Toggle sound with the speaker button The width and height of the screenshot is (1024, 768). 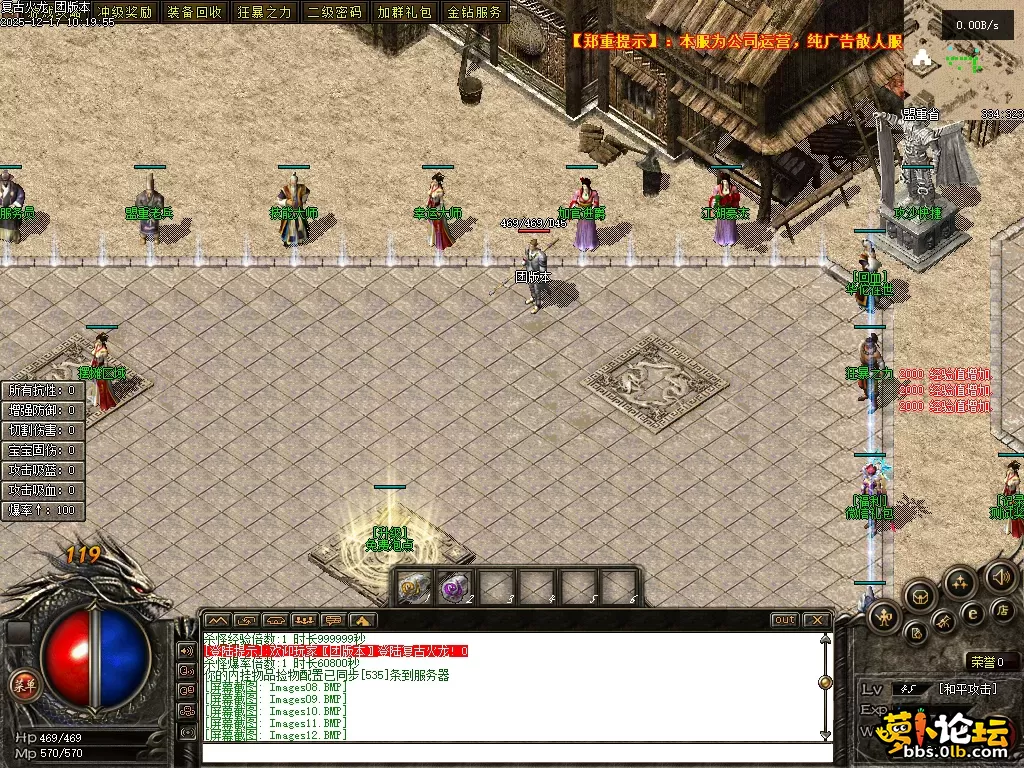coord(1000,576)
